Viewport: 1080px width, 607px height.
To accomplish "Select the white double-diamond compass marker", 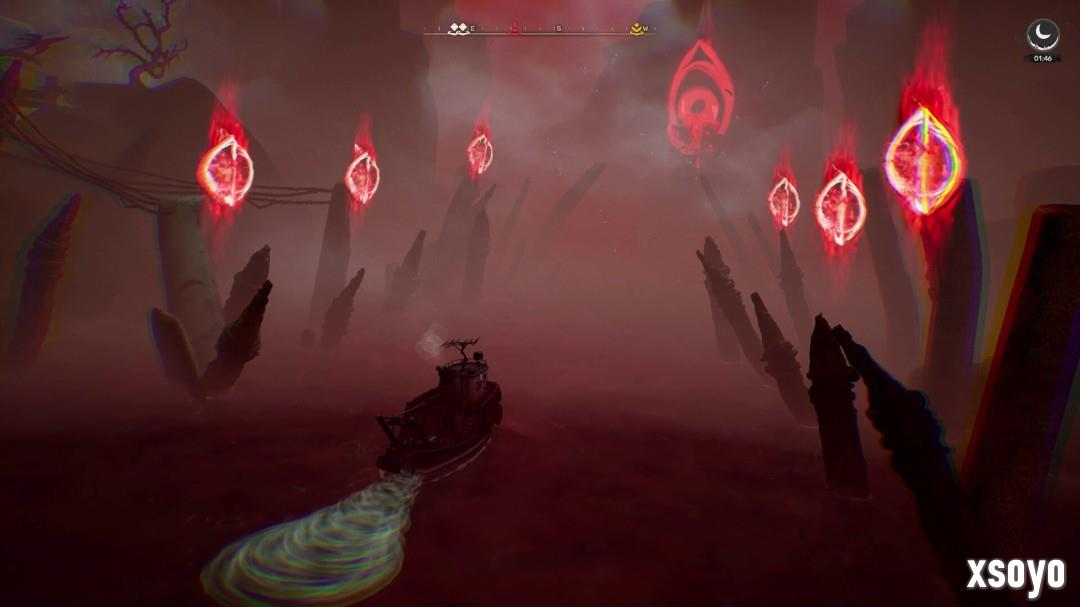I will tap(458, 29).
